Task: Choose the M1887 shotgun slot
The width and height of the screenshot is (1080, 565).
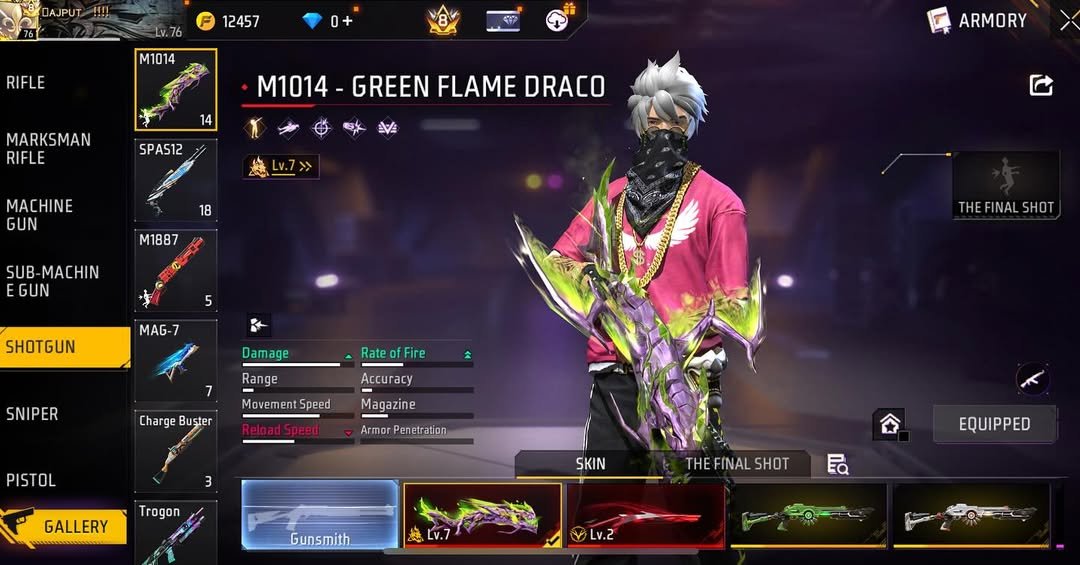Action: pyautogui.click(x=176, y=270)
